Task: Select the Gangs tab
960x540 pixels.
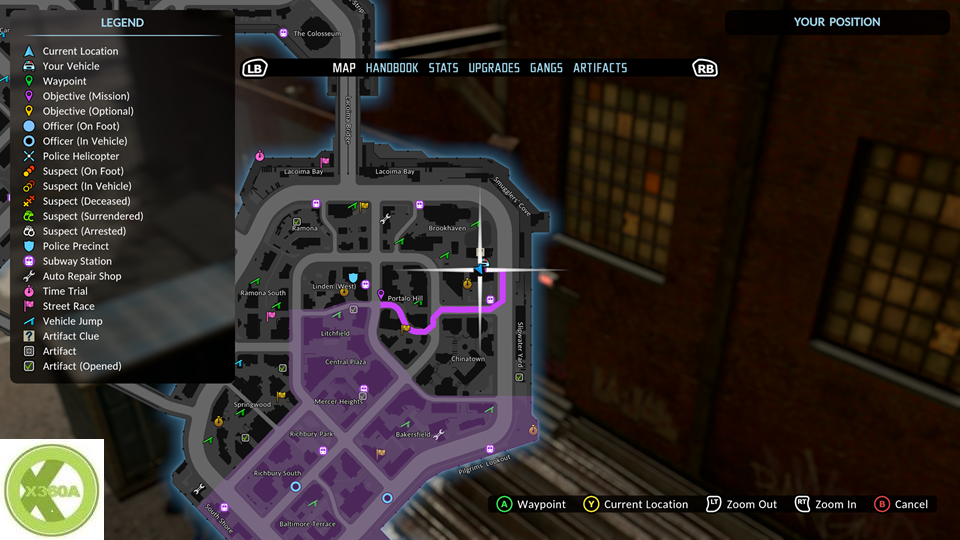Action: pos(546,68)
